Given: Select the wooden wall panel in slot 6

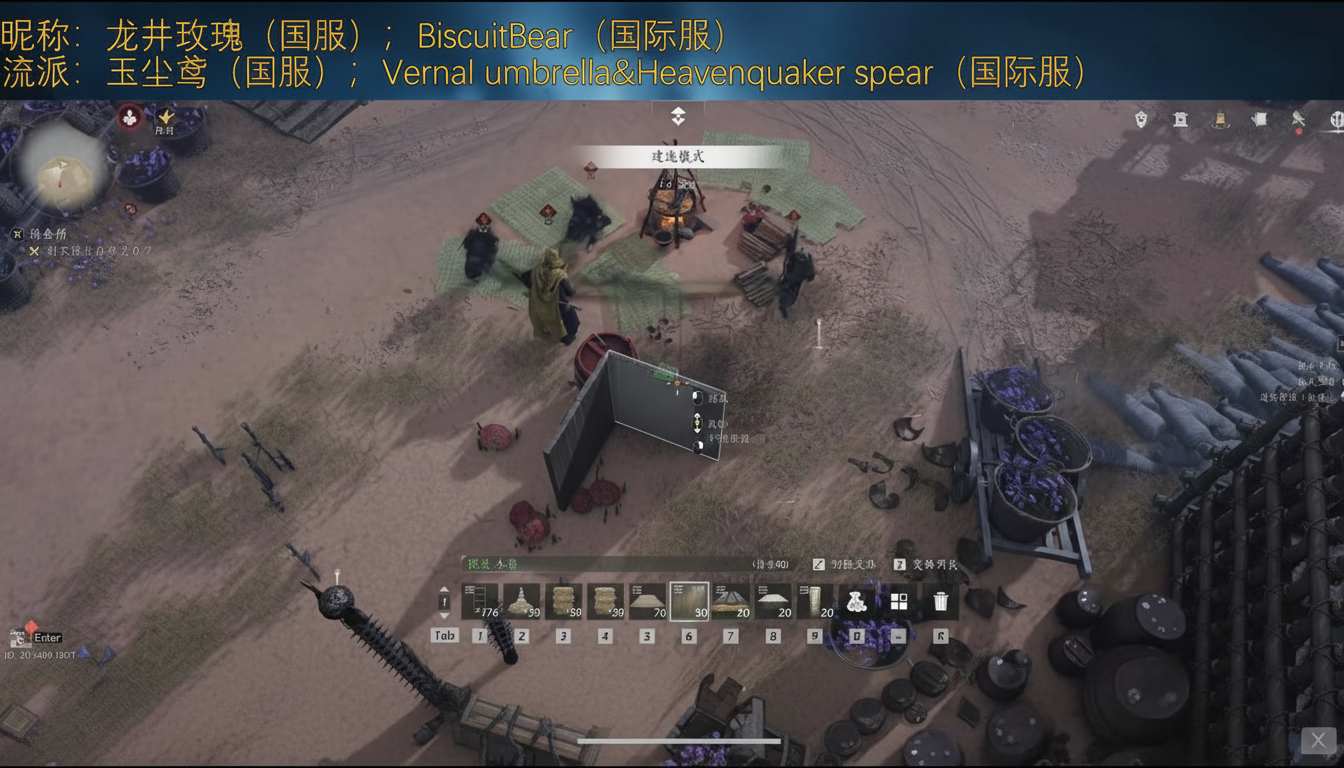Looking at the screenshot, I should [x=690, y=600].
